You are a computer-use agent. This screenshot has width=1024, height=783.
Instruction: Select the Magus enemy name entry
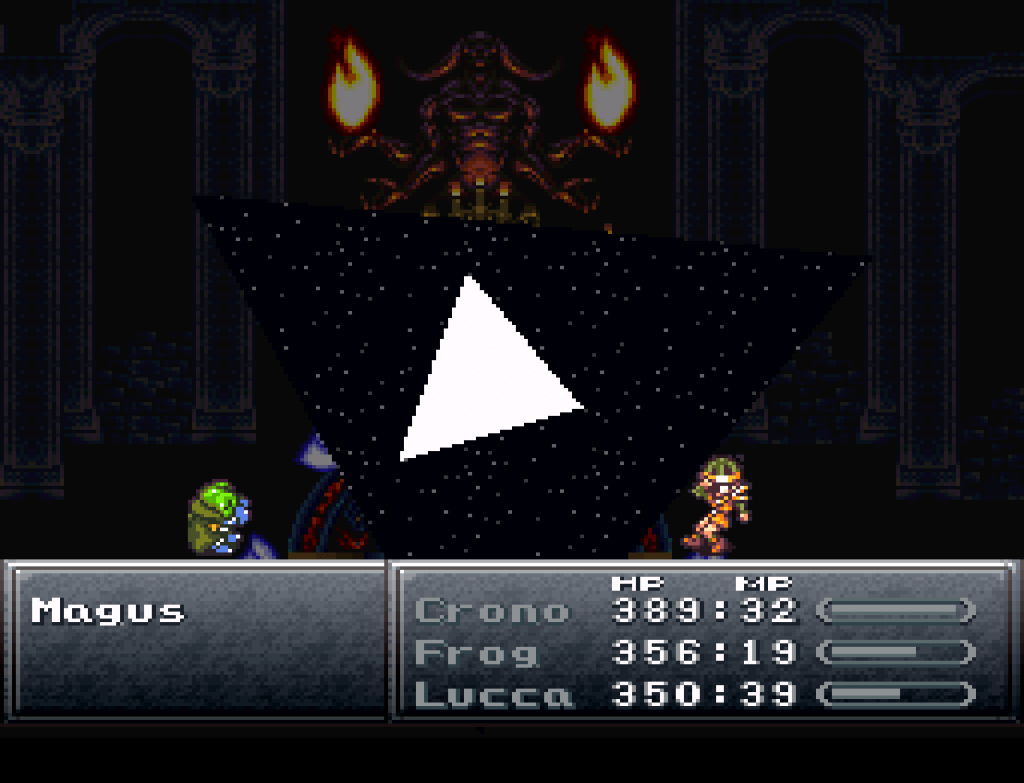click(108, 610)
